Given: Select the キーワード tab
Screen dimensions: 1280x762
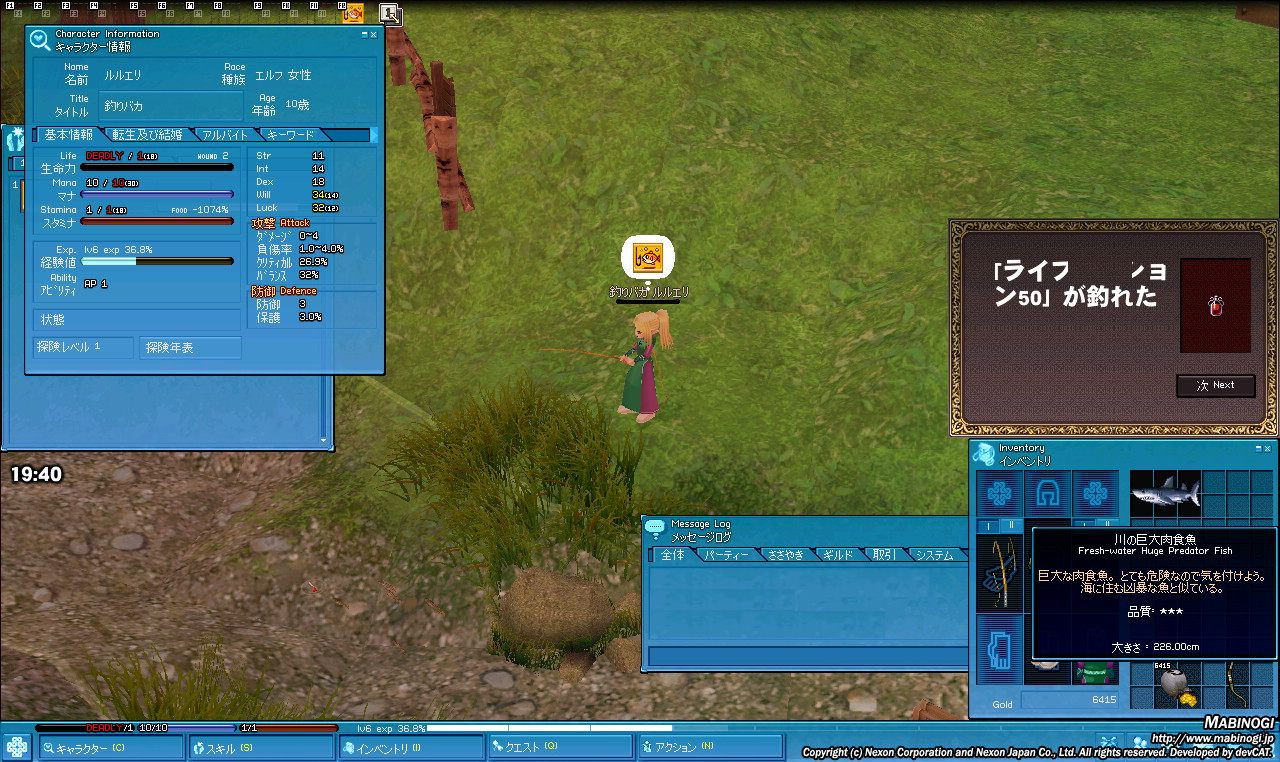Looking at the screenshot, I should click(291, 135).
